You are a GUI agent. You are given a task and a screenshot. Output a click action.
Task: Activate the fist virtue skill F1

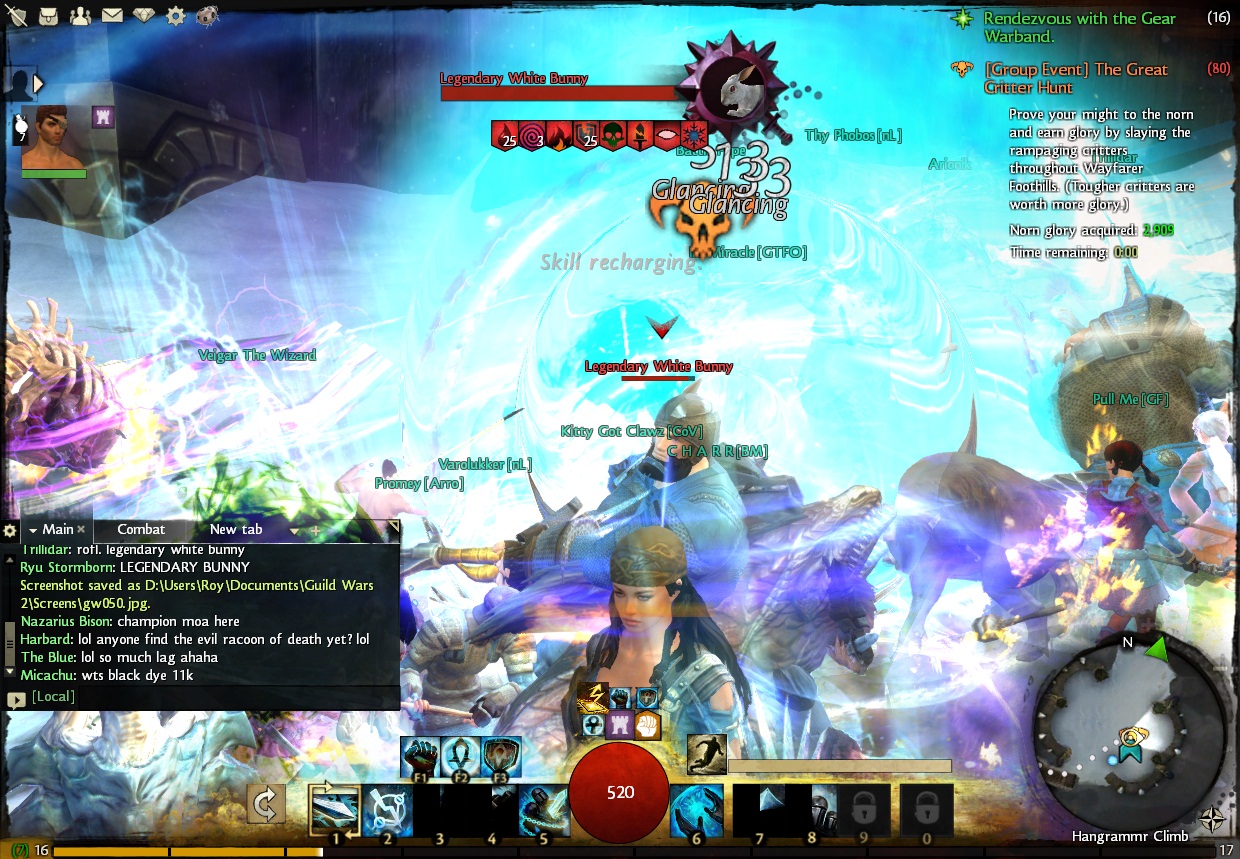point(419,757)
